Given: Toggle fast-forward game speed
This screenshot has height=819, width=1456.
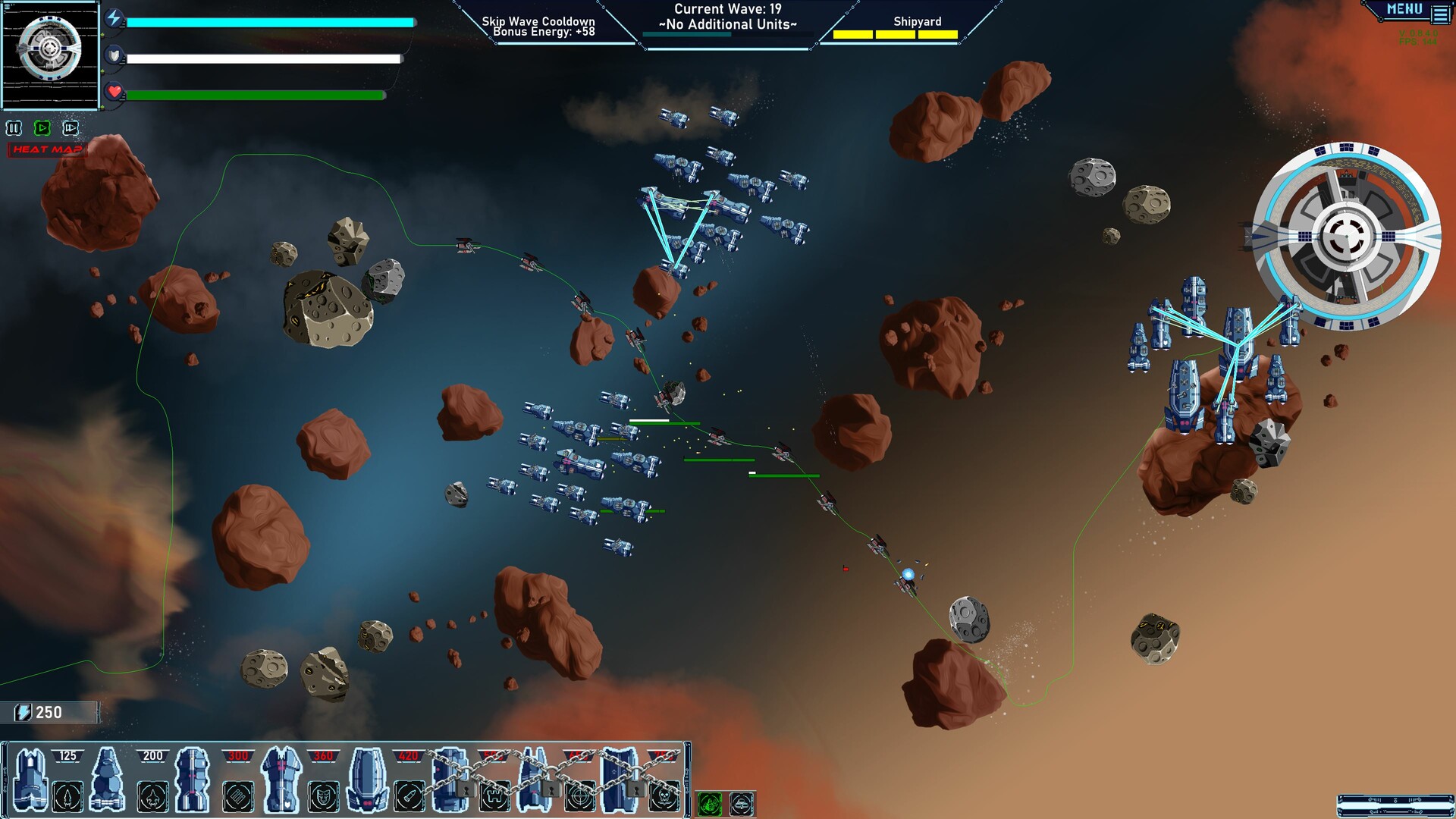Looking at the screenshot, I should point(69,128).
